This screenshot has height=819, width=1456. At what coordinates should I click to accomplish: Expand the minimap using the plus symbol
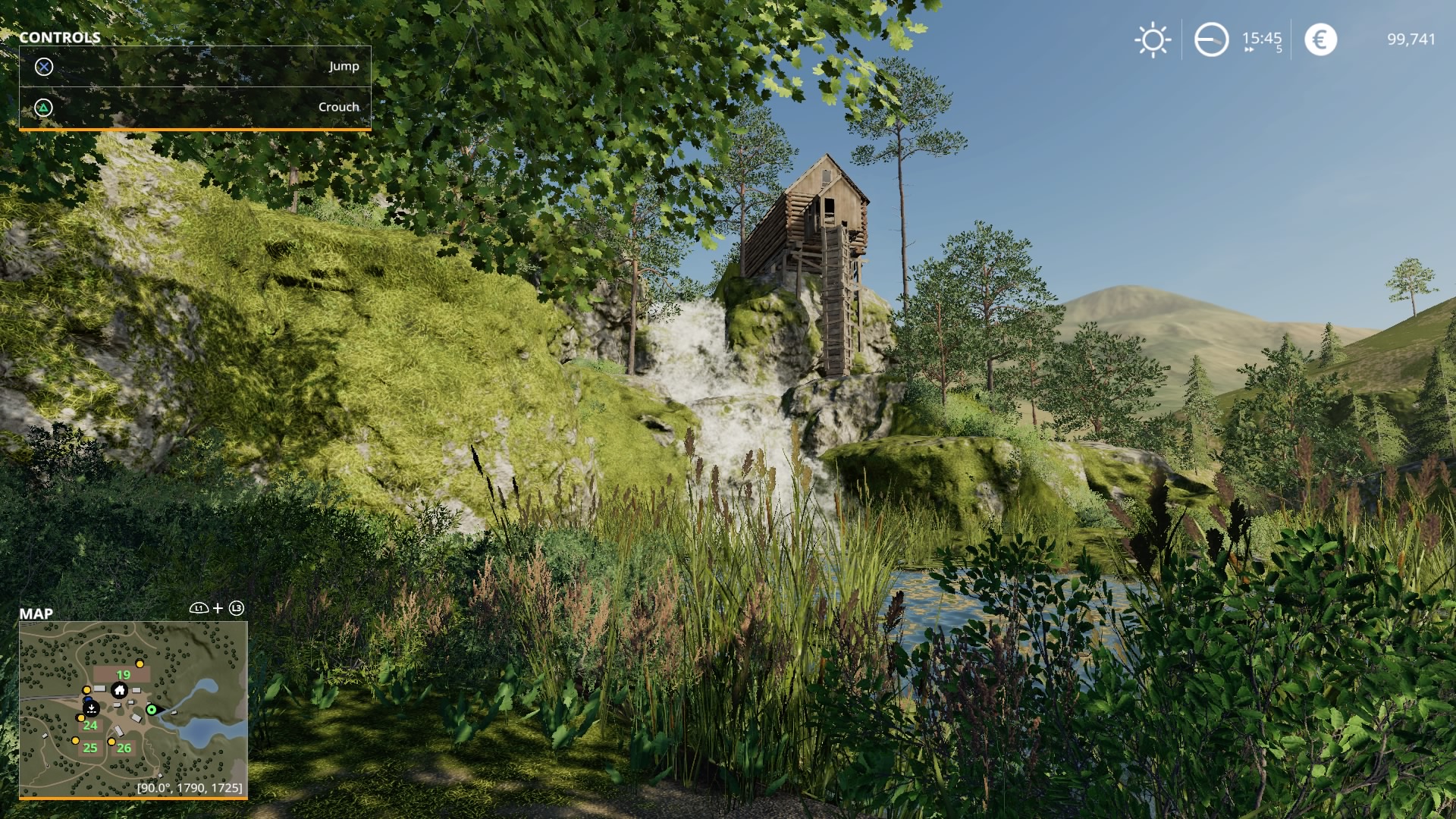(218, 608)
